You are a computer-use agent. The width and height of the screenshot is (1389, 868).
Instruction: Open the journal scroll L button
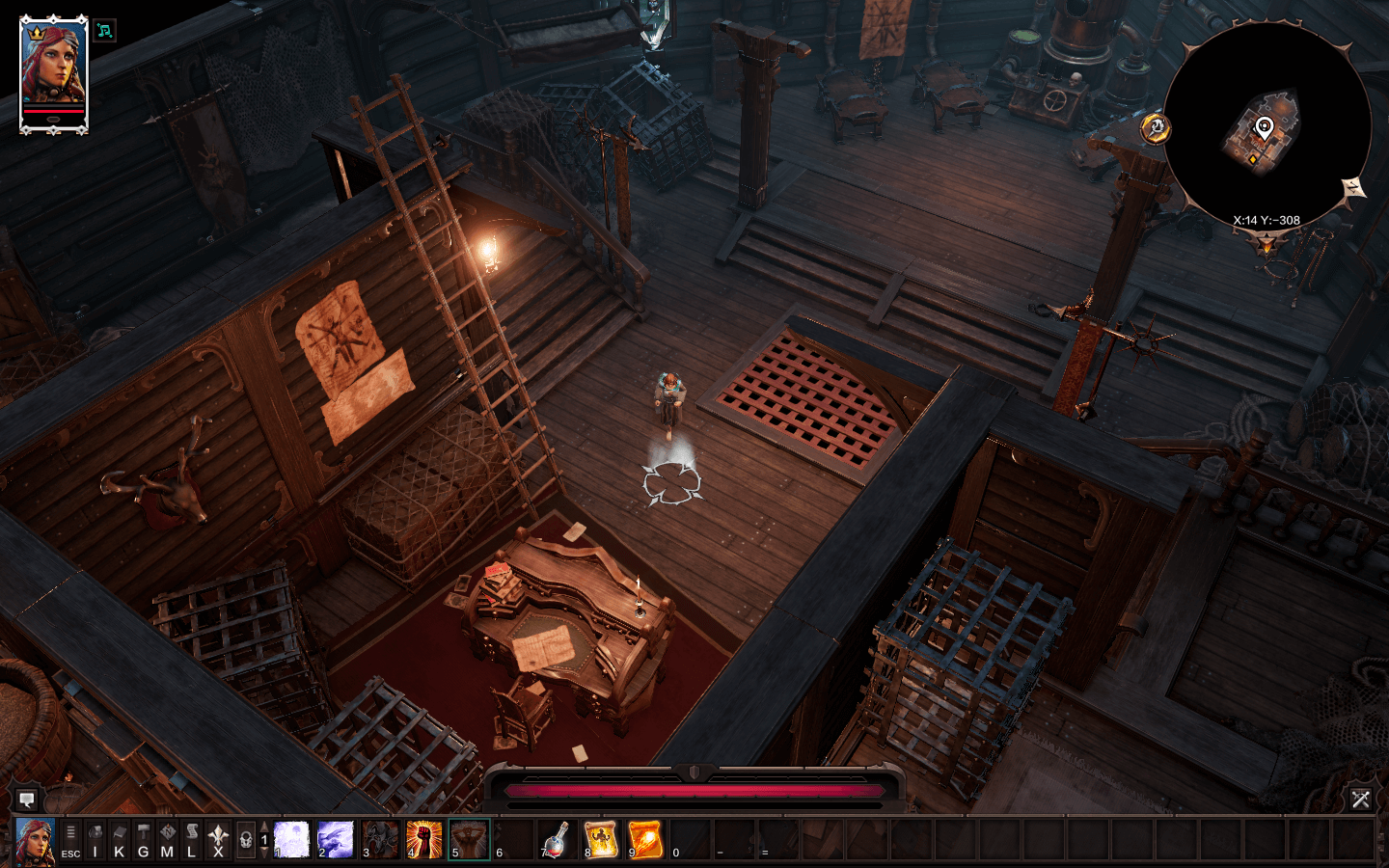coord(191,839)
